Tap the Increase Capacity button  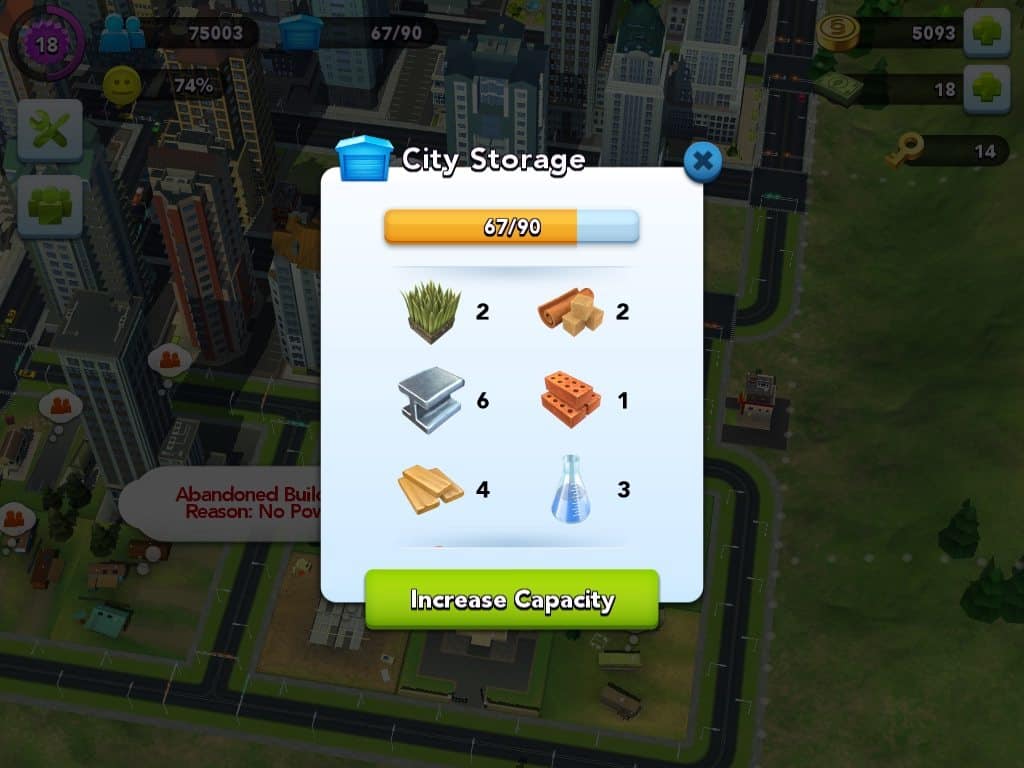point(511,599)
